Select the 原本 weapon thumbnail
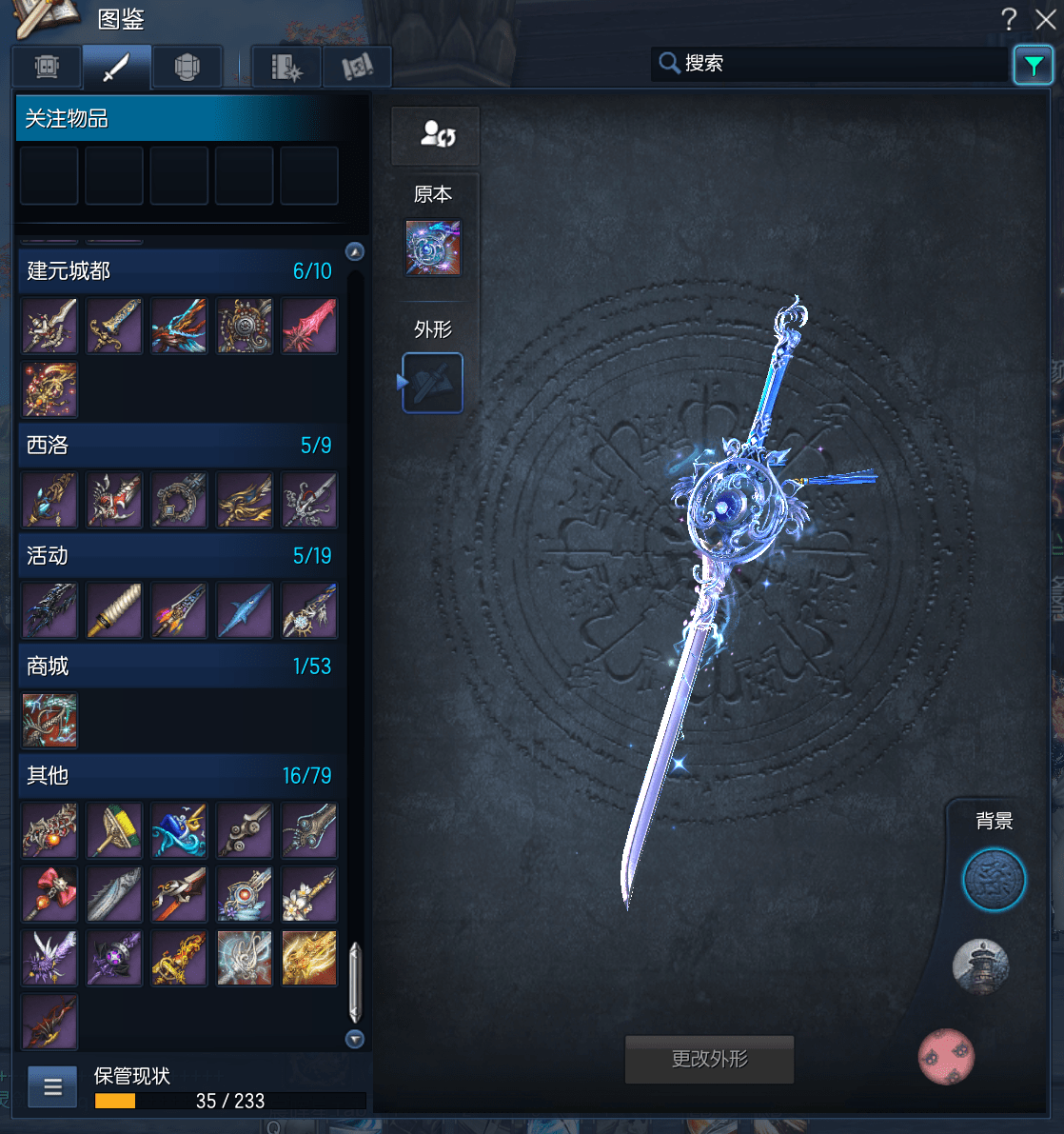The image size is (1064, 1134). click(x=433, y=248)
